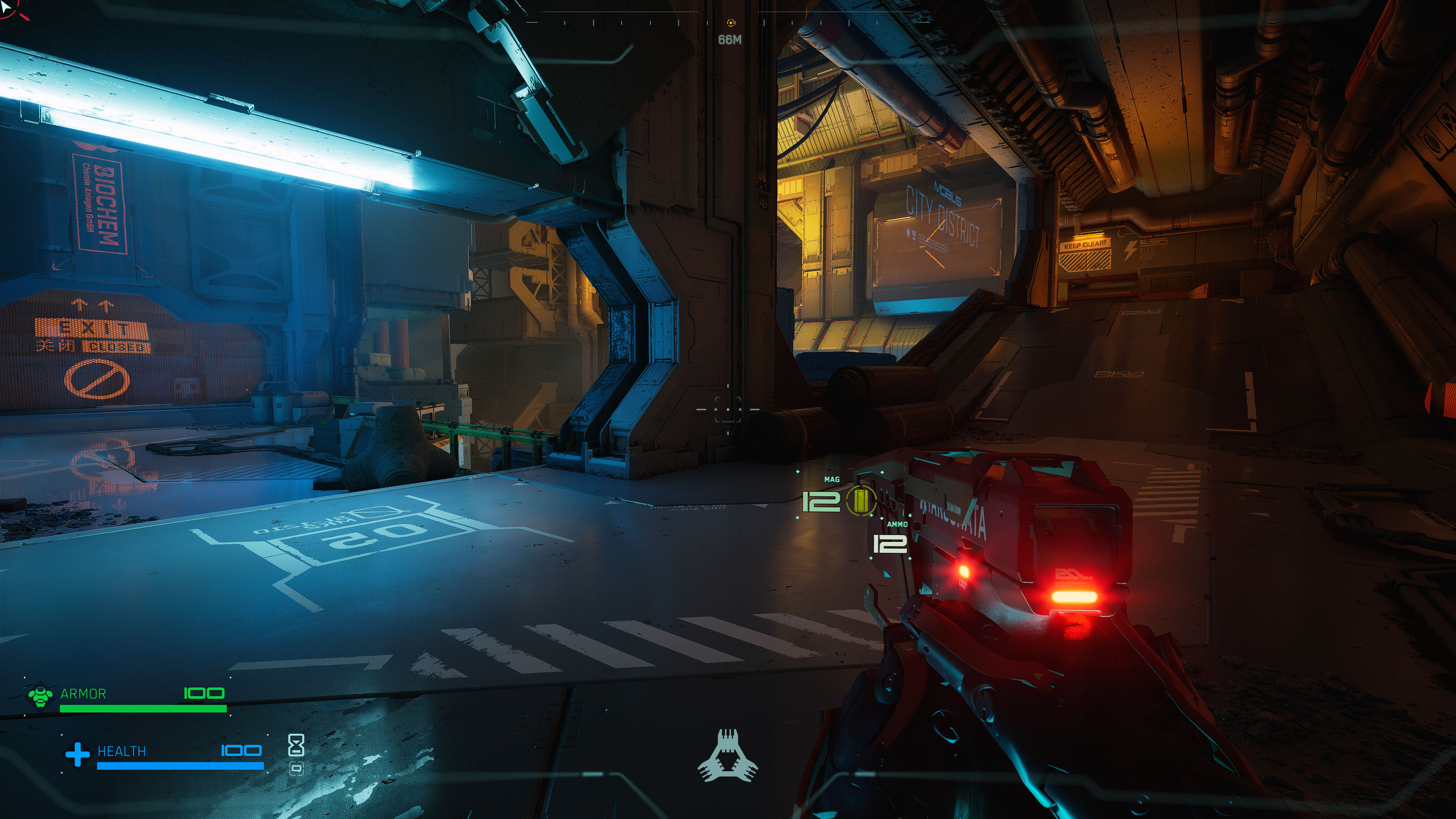Select the yellow magazine icon beside MAG
Image resolution: width=1456 pixels, height=819 pixels.
click(860, 500)
